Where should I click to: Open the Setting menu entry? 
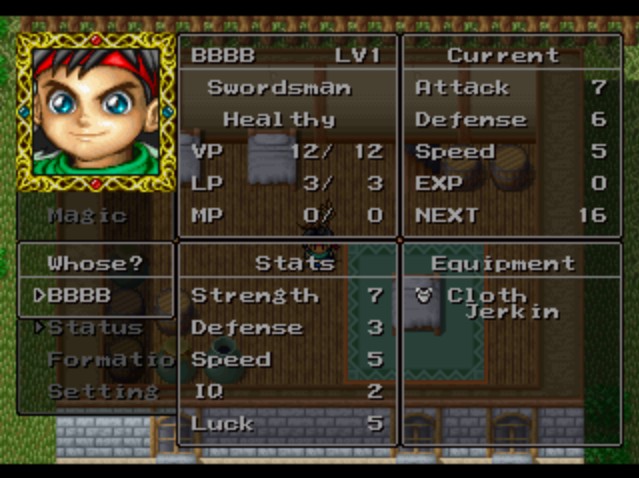[x=102, y=391]
